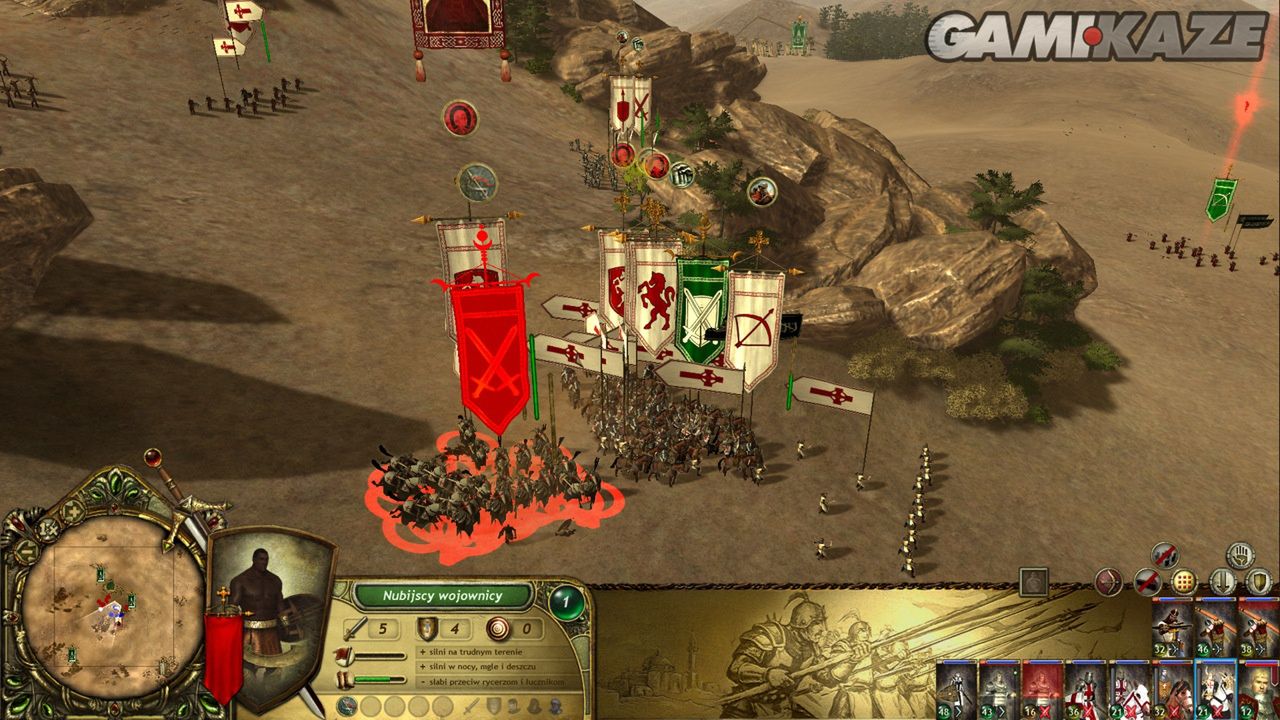Zoom in the minimap with plus button
Viewport: 1280px width, 720px height.
point(72,511)
